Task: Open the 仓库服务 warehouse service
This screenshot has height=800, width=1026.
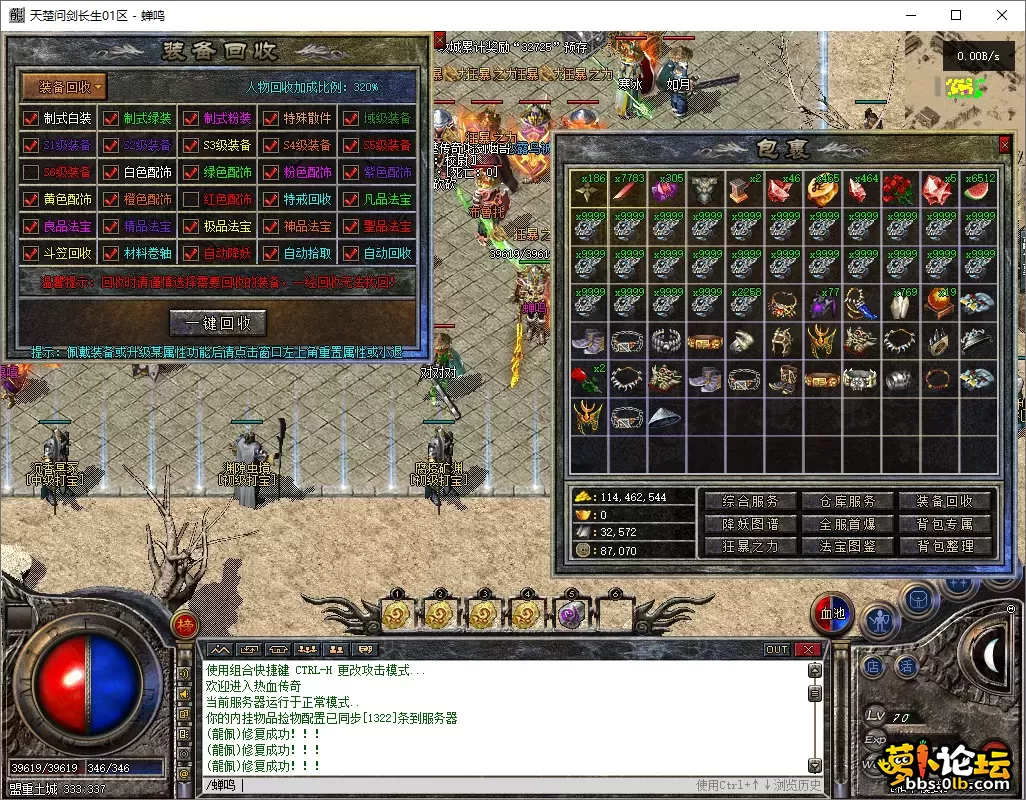Action: click(847, 501)
